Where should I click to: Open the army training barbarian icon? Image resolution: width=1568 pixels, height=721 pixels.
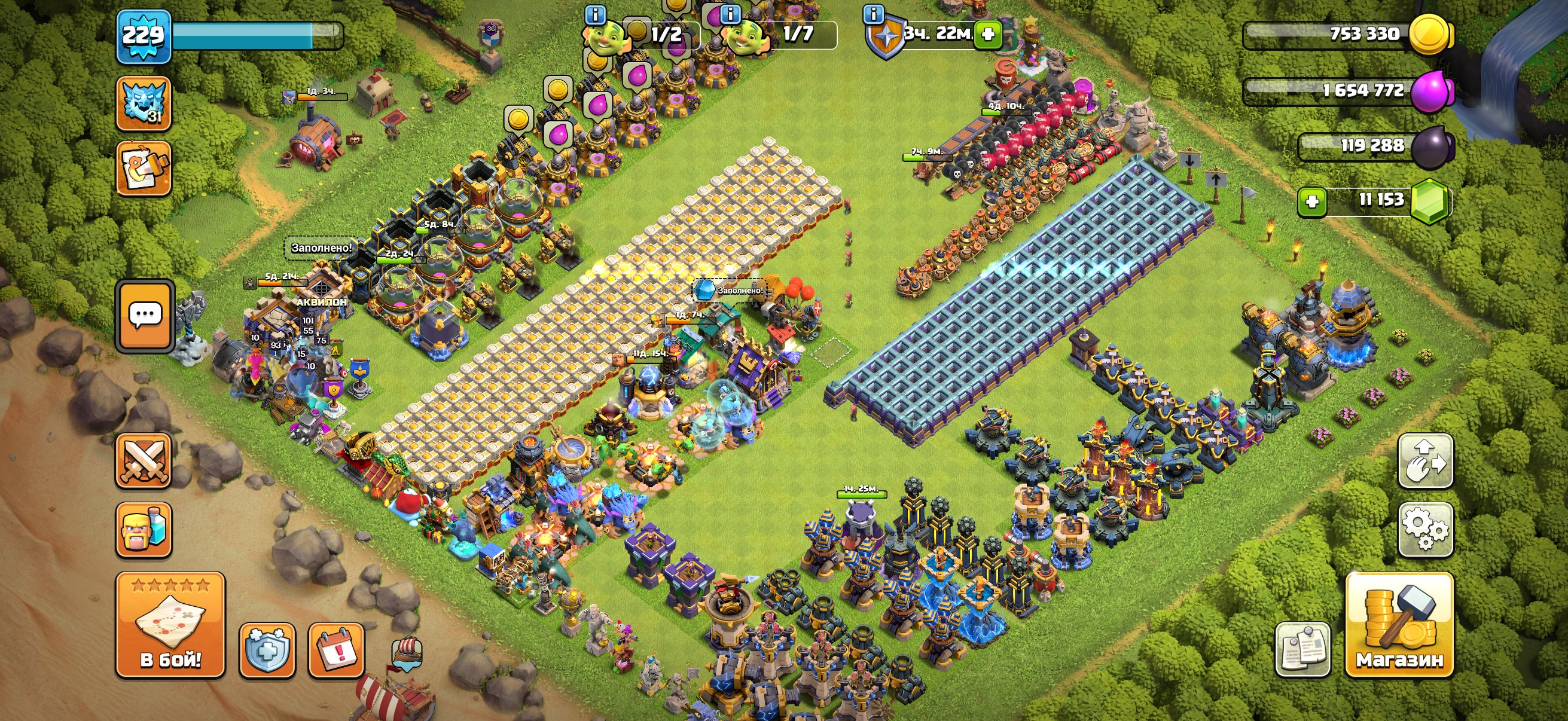[x=144, y=529]
